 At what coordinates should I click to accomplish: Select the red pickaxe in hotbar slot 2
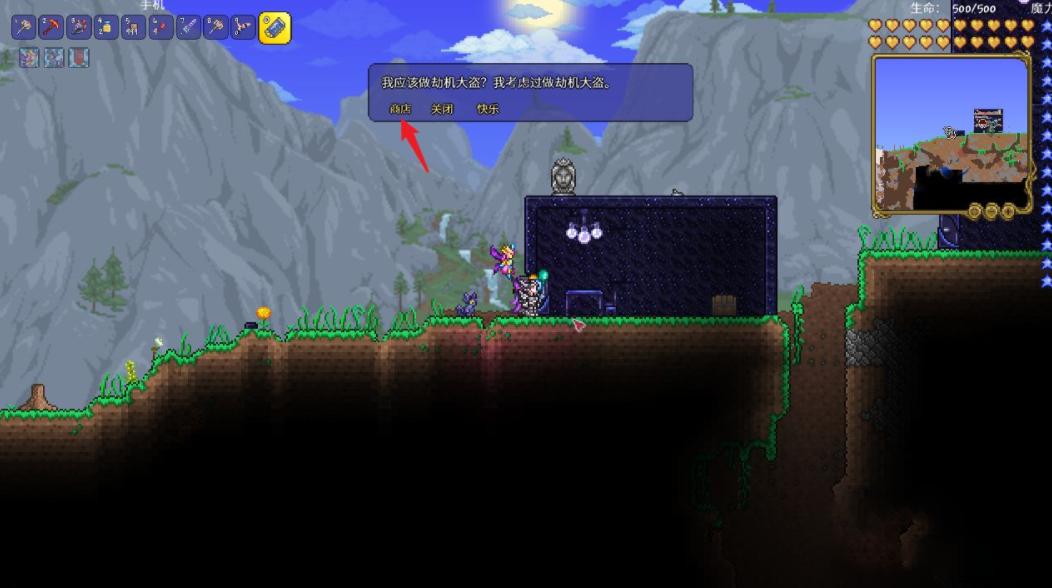[51, 28]
